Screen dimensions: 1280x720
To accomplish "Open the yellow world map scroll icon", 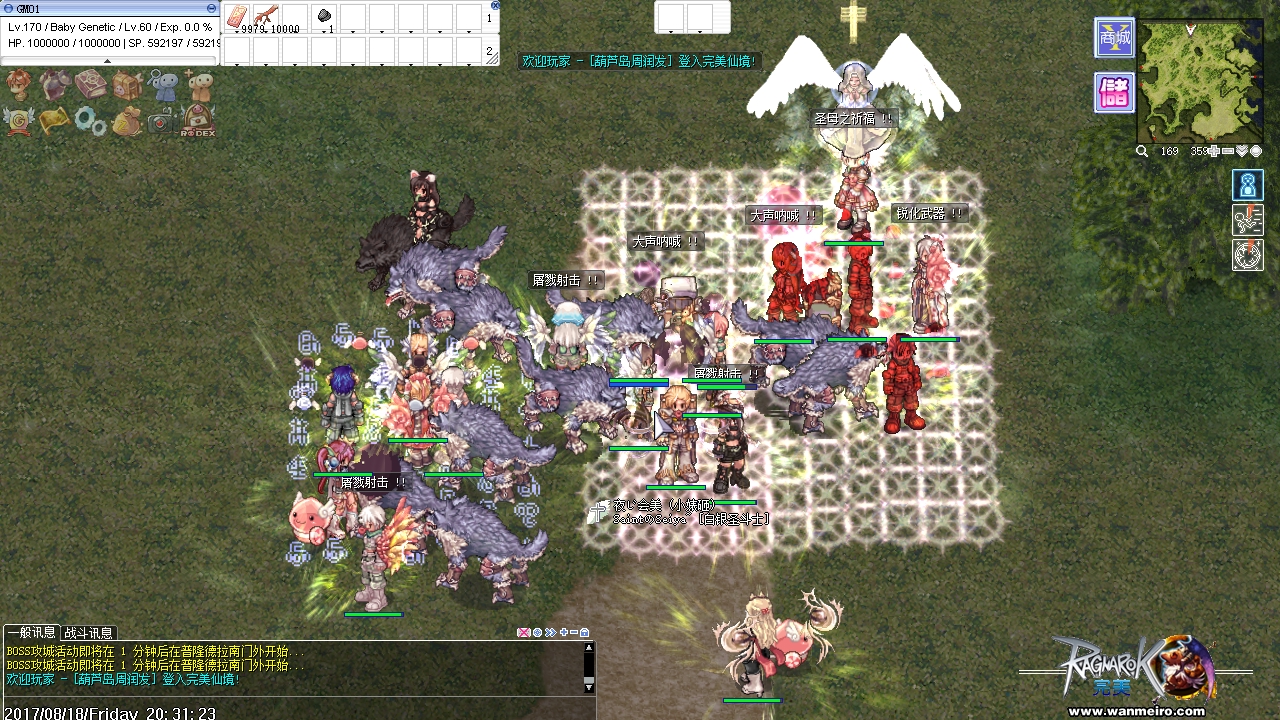I will [54, 121].
